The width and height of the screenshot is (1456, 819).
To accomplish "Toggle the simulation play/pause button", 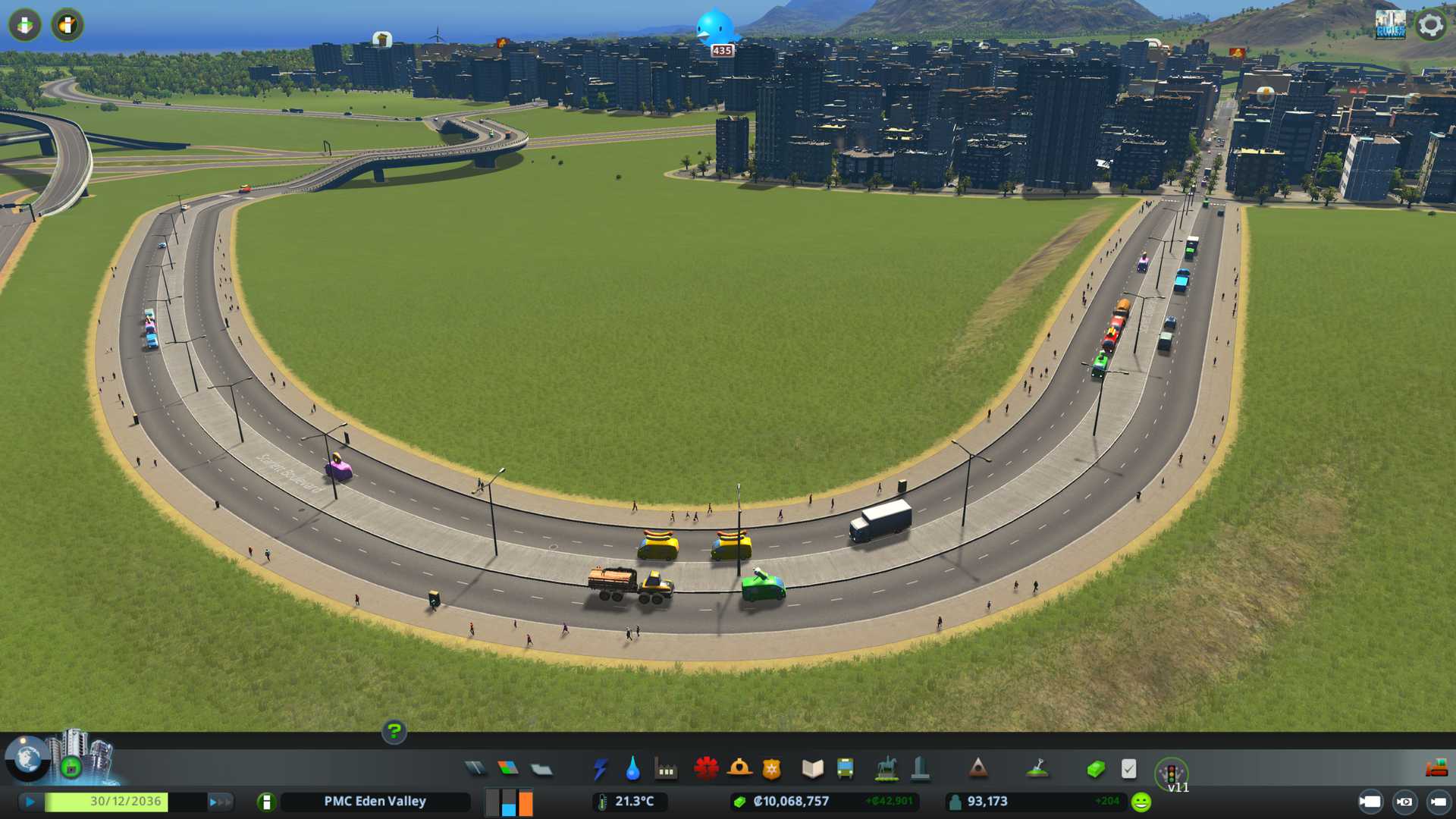I will click(30, 802).
